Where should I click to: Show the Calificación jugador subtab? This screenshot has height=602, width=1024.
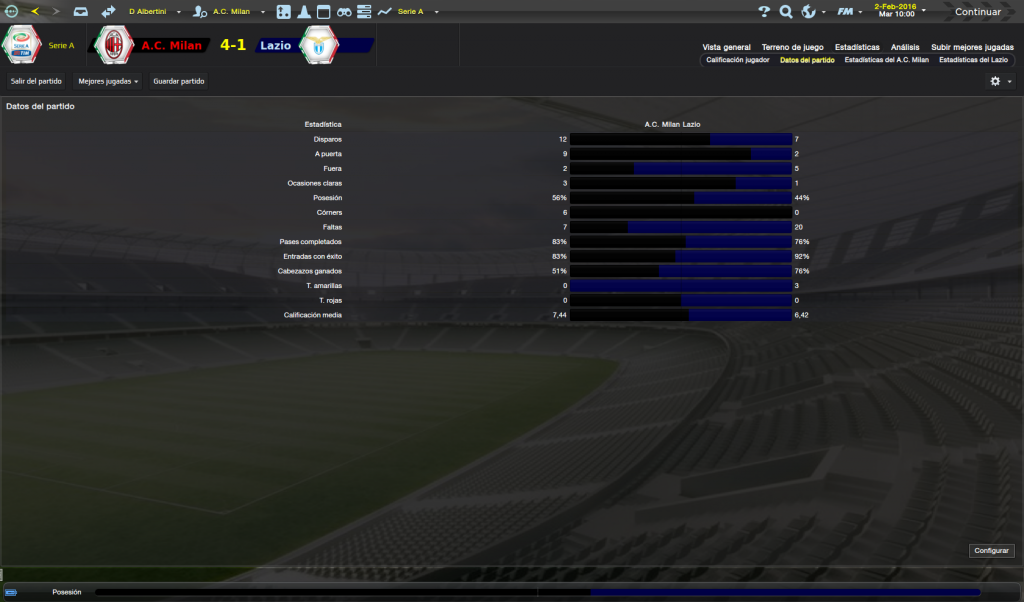point(738,60)
